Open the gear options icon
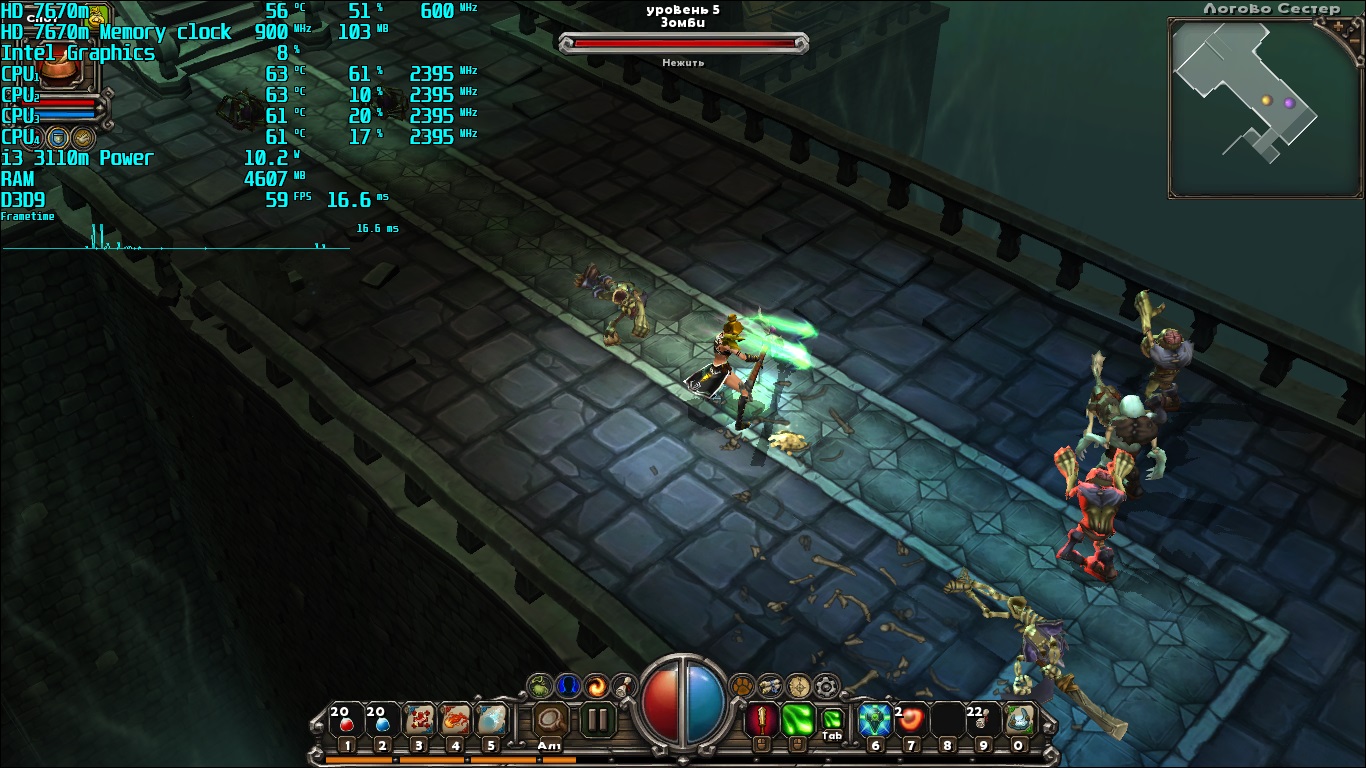This screenshot has height=768, width=1366. pyautogui.click(x=825, y=686)
